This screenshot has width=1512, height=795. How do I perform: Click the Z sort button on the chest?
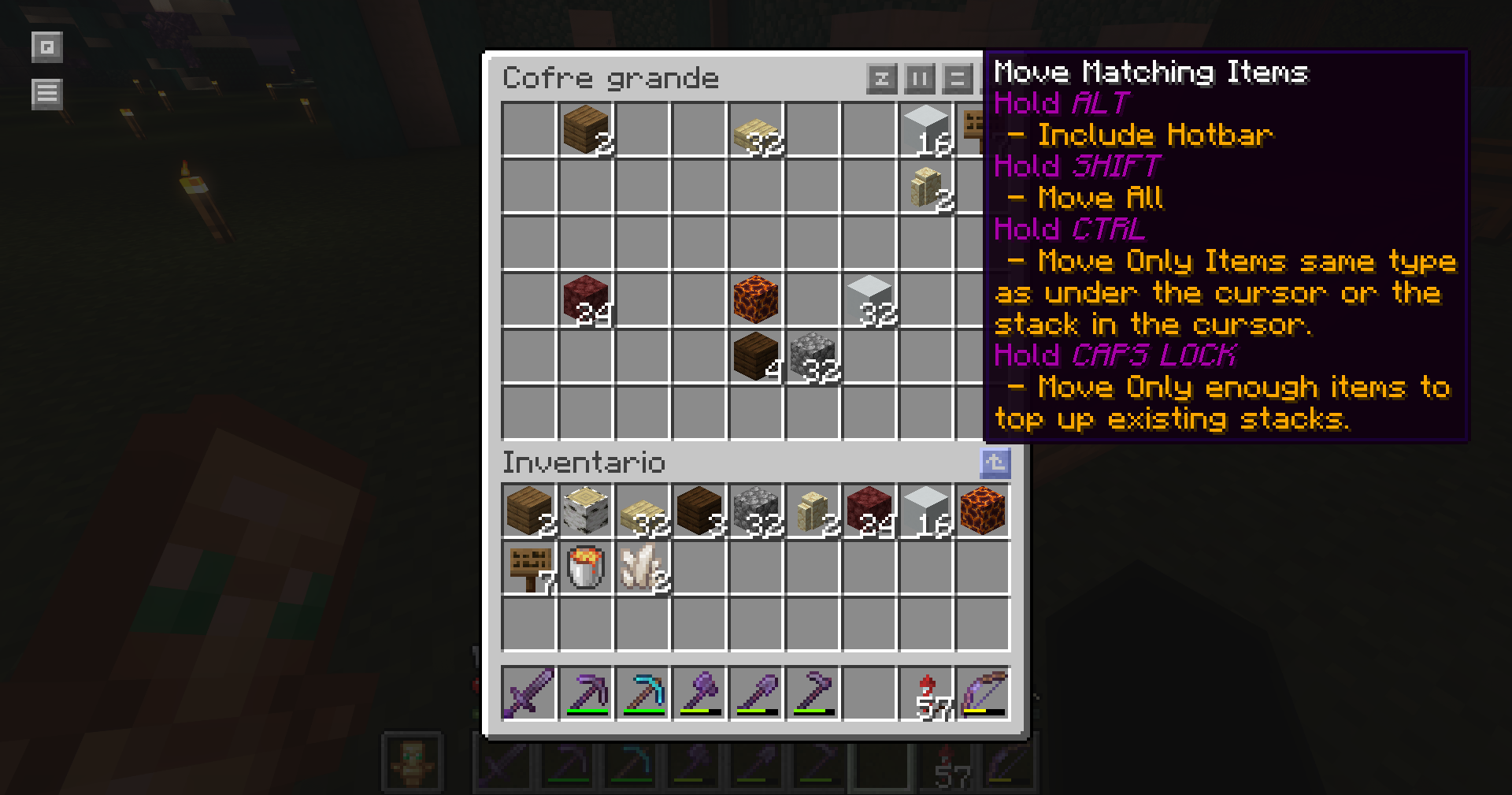point(881,79)
